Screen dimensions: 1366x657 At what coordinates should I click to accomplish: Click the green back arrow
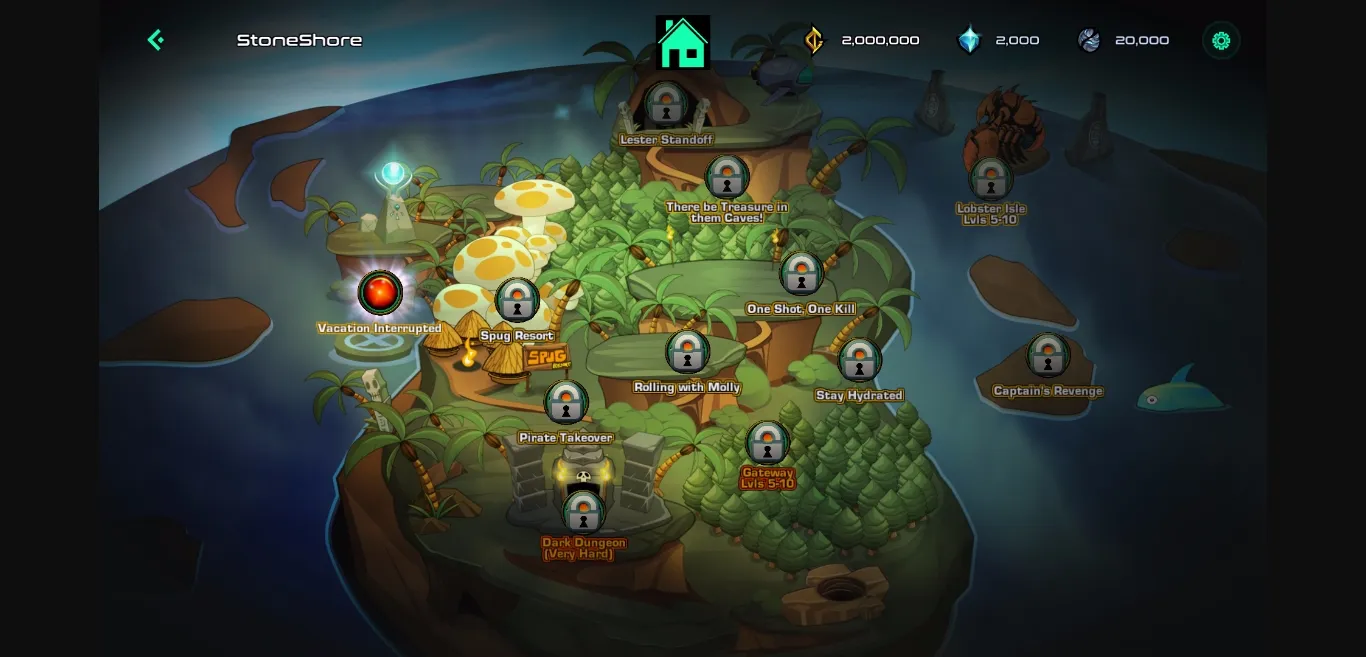pos(155,40)
